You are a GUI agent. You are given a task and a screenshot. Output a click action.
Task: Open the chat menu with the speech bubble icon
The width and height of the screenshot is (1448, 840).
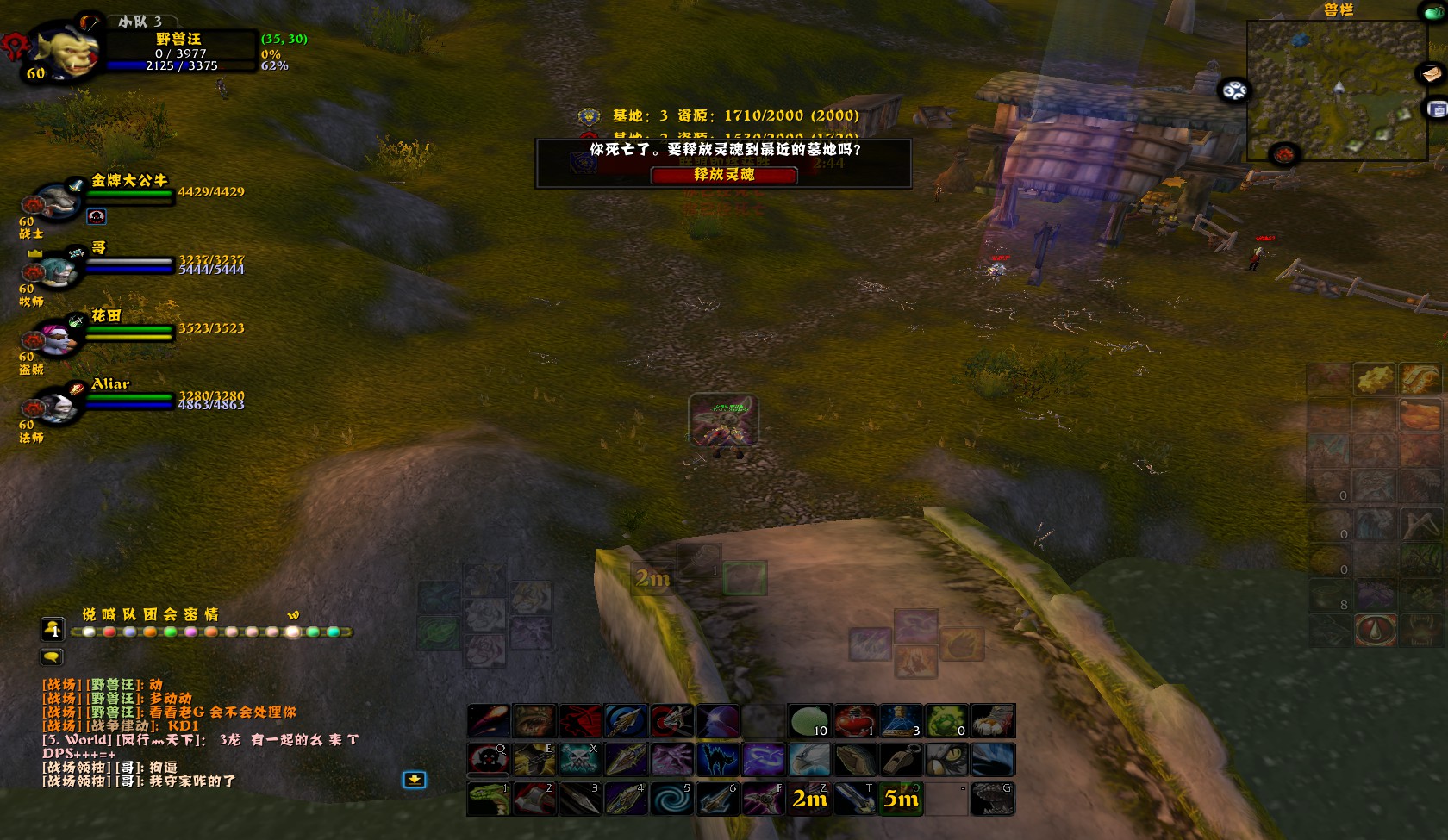click(x=51, y=656)
